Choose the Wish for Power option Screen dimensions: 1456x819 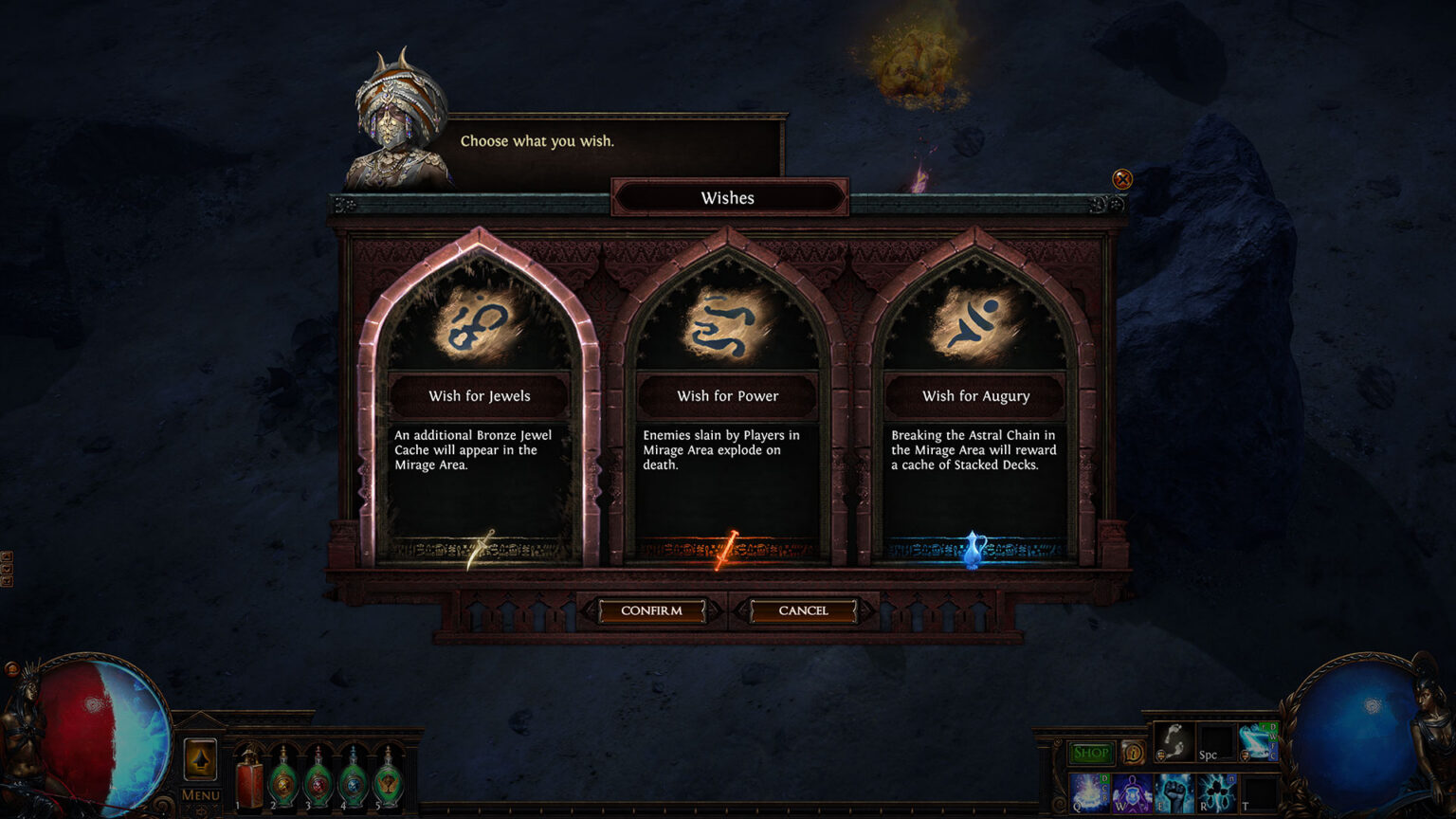(728, 396)
